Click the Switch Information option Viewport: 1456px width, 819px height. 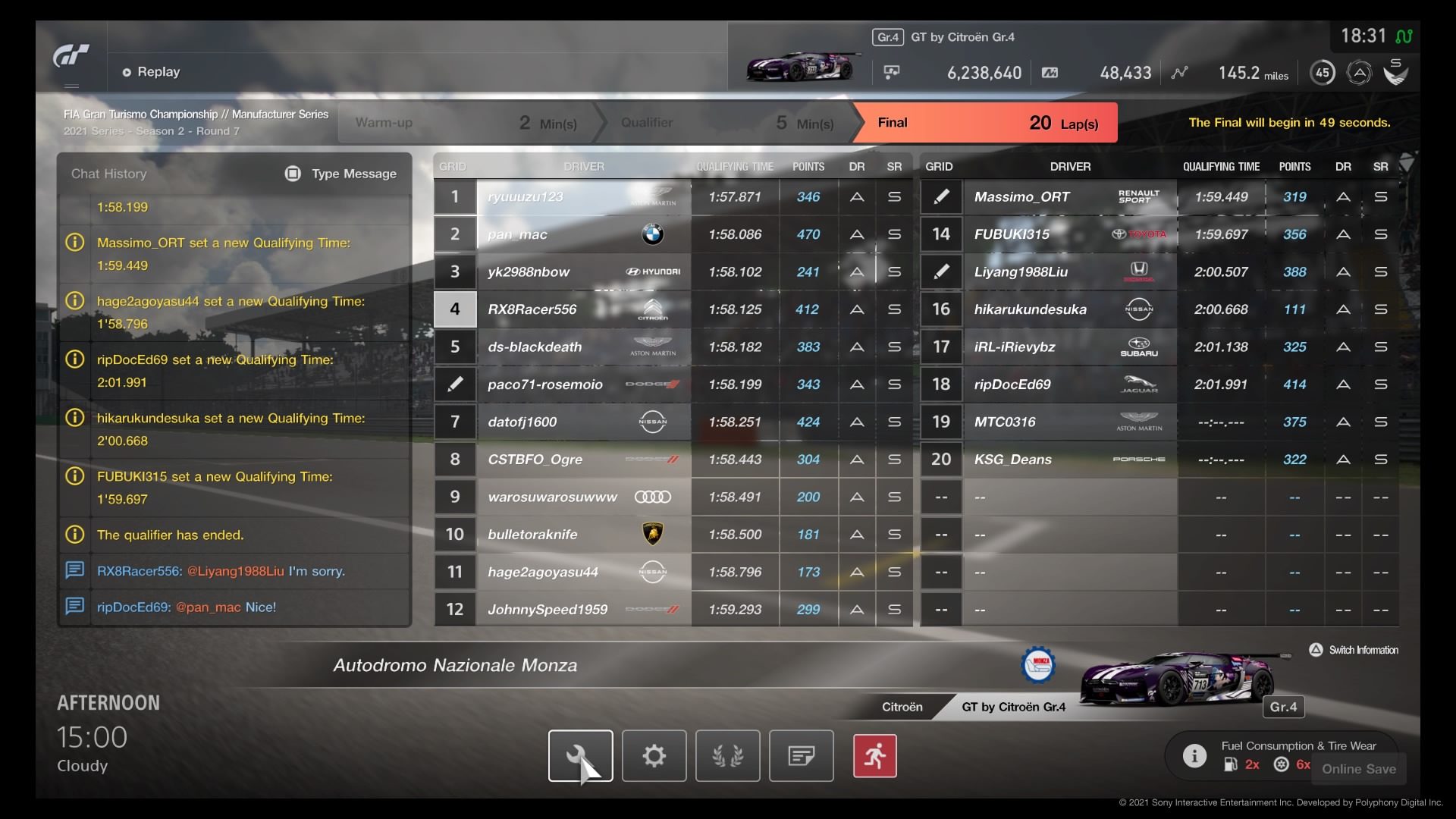coord(1354,650)
